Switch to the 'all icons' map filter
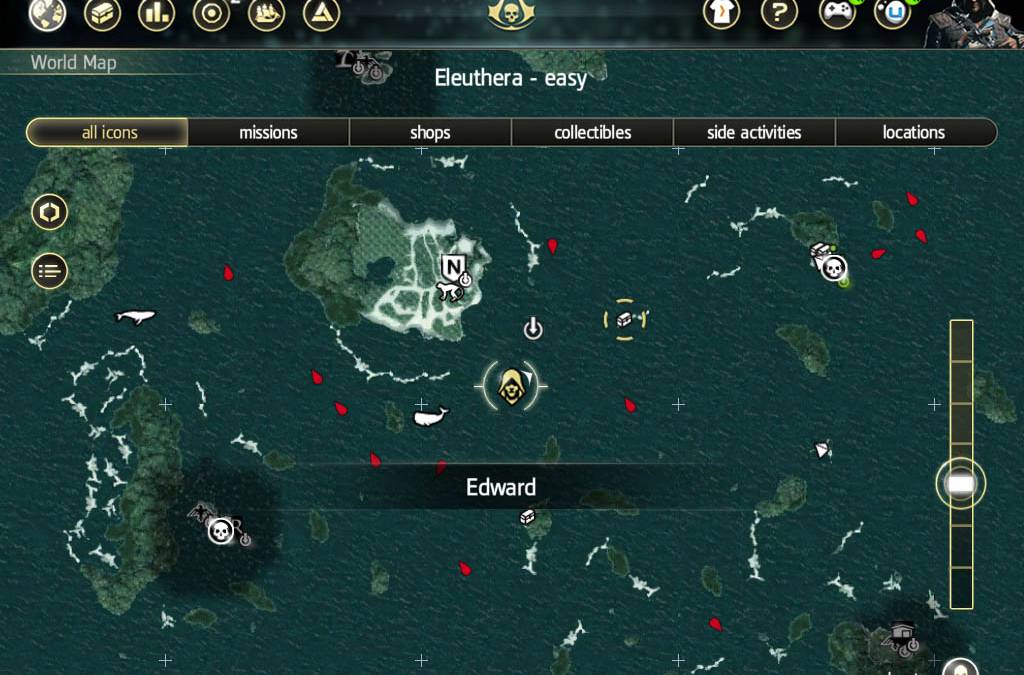This screenshot has width=1024, height=675. point(108,132)
